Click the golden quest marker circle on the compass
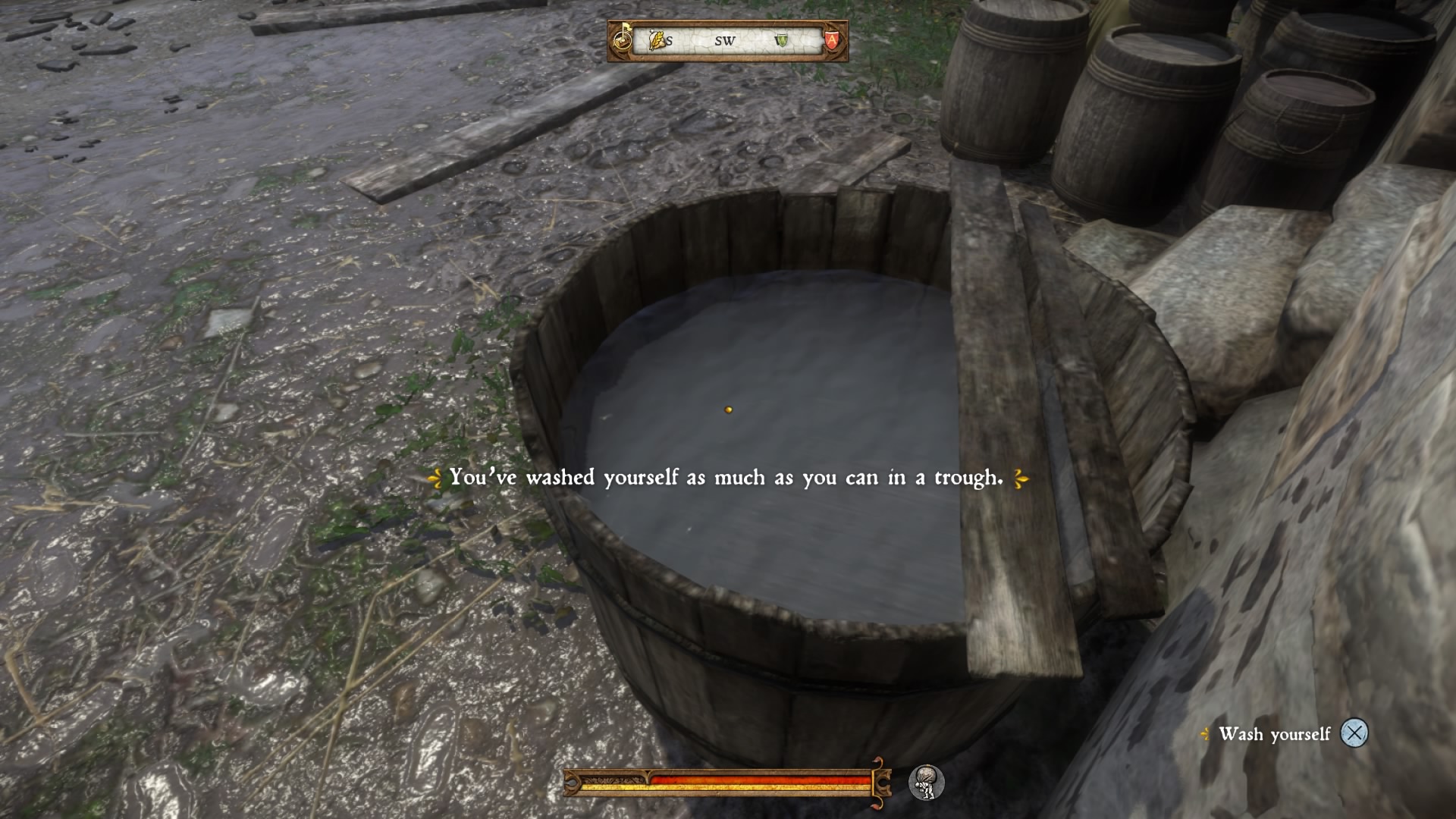This screenshot has height=819, width=1456. click(623, 41)
